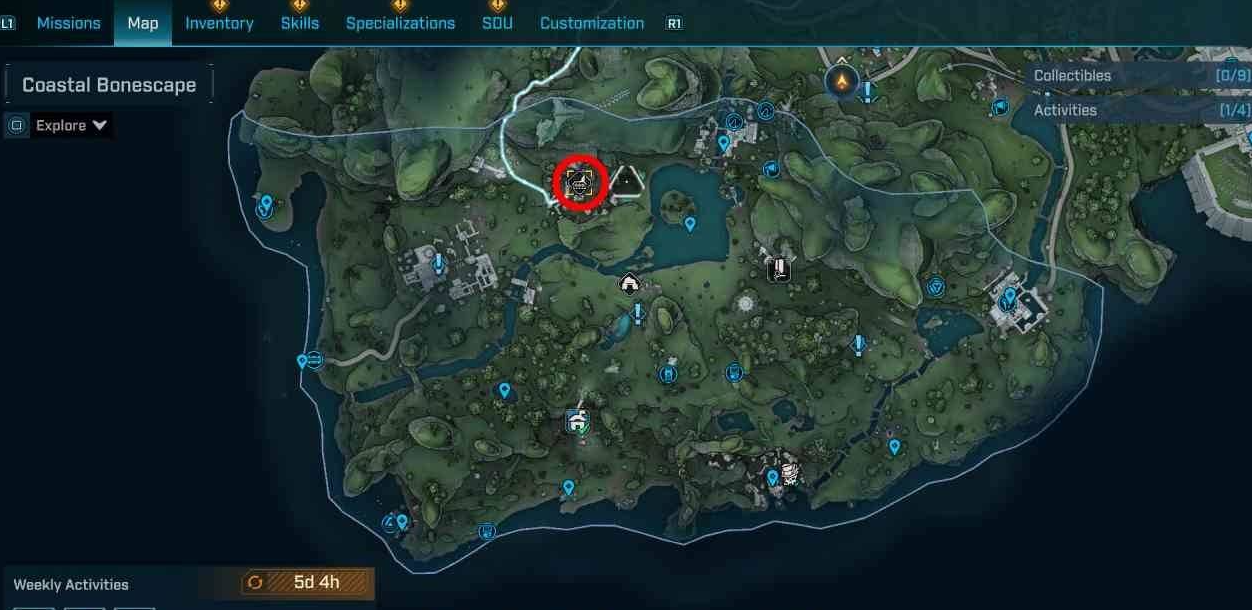Open the Weekly Activities panel

coord(71,584)
